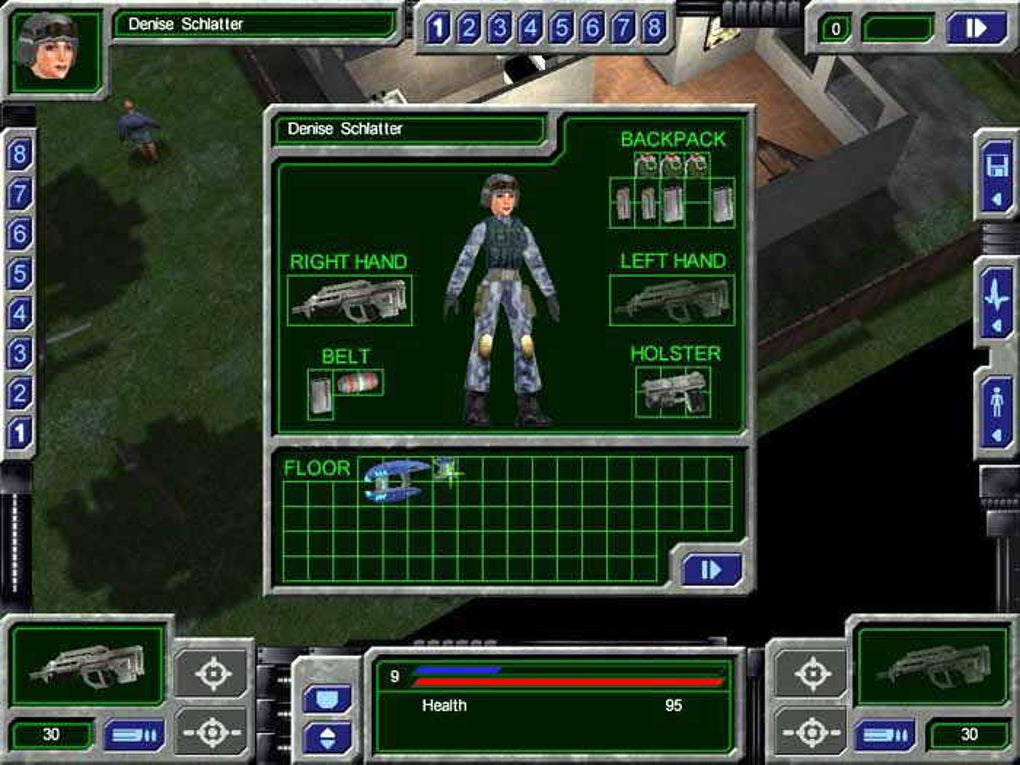
Task: Open the soldier figure side panel
Action: pos(998,411)
